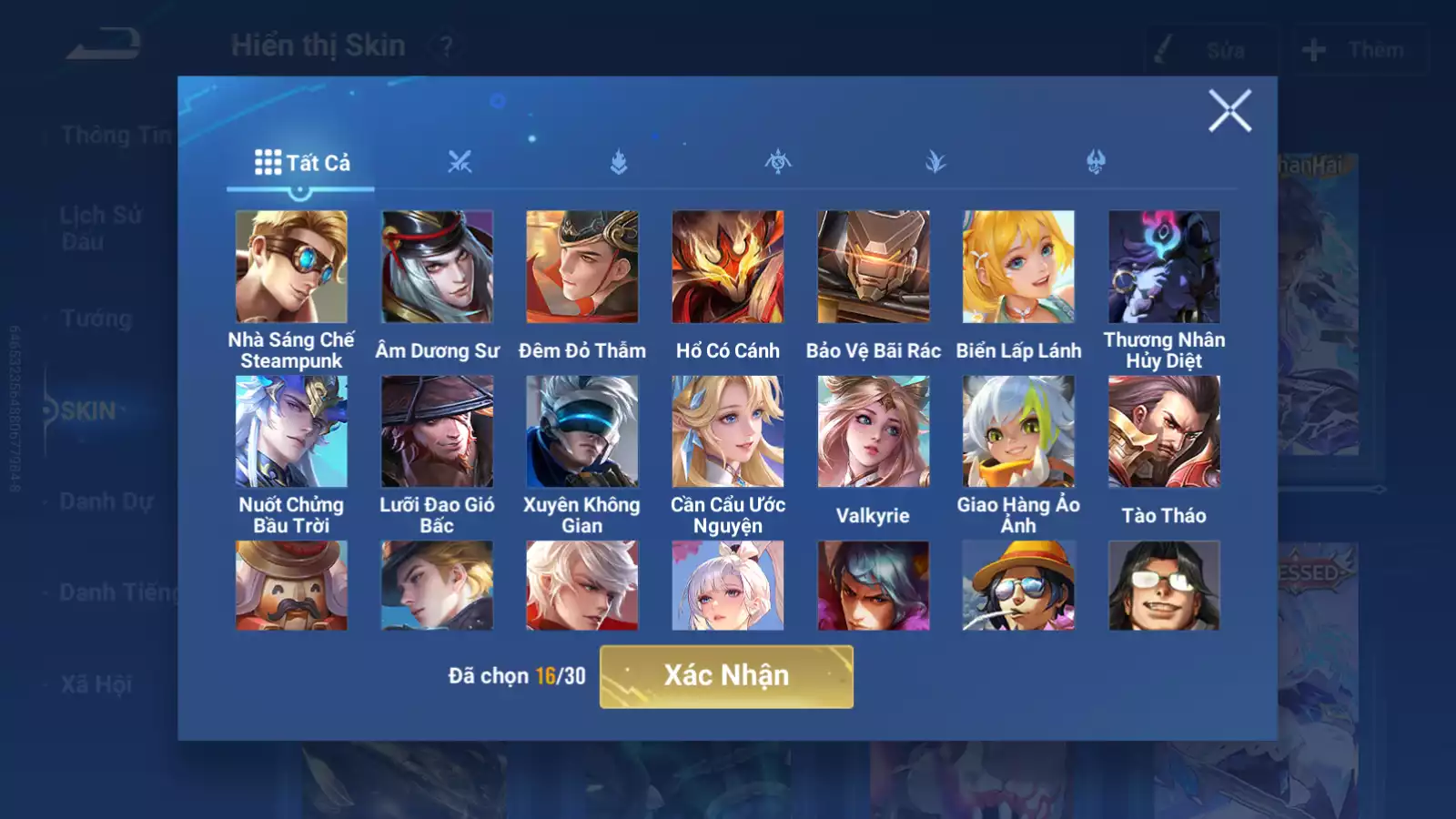
Task: Choose the Nhà Sáng Chế Steampunk skin
Action: (x=291, y=267)
